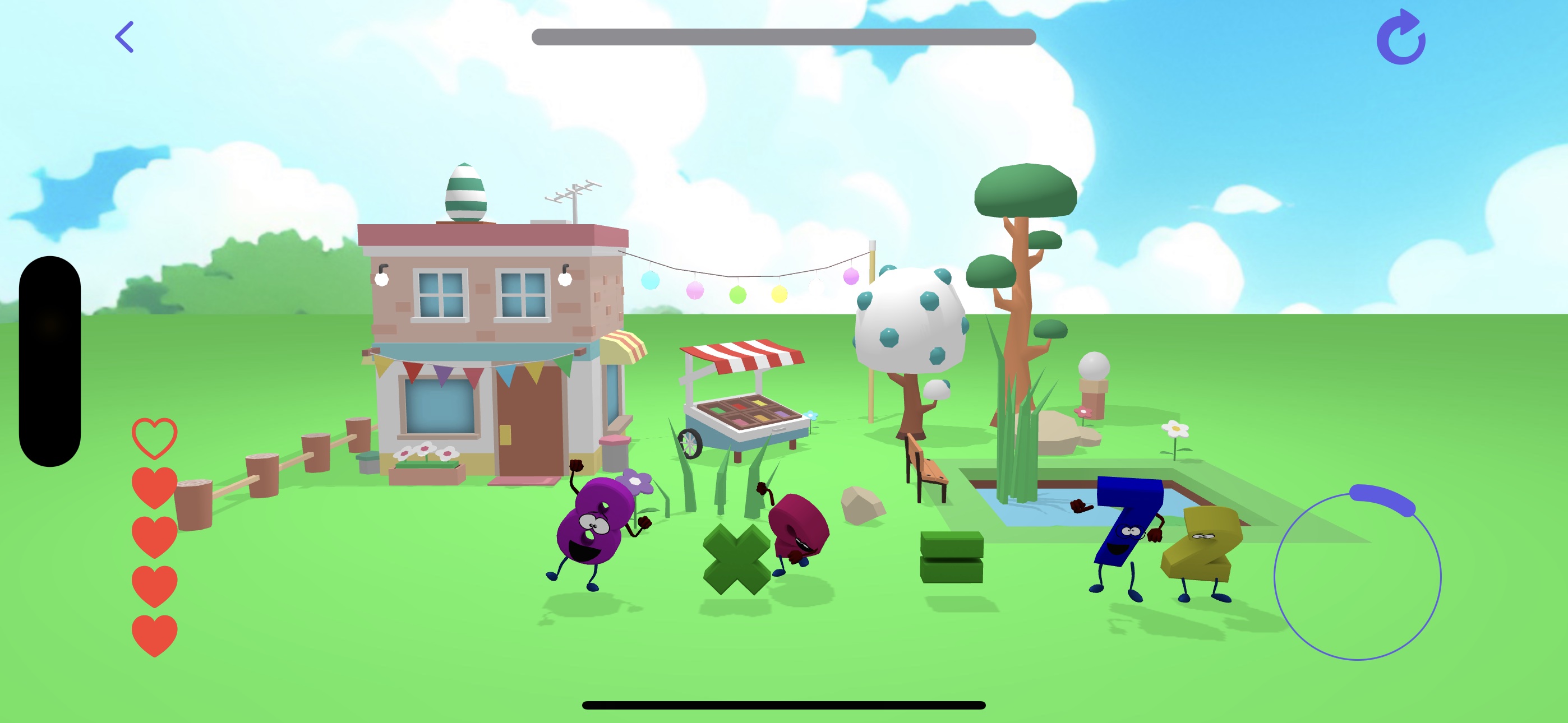Tap the circular joystick control
This screenshot has width=1568, height=723.
click(1357, 575)
